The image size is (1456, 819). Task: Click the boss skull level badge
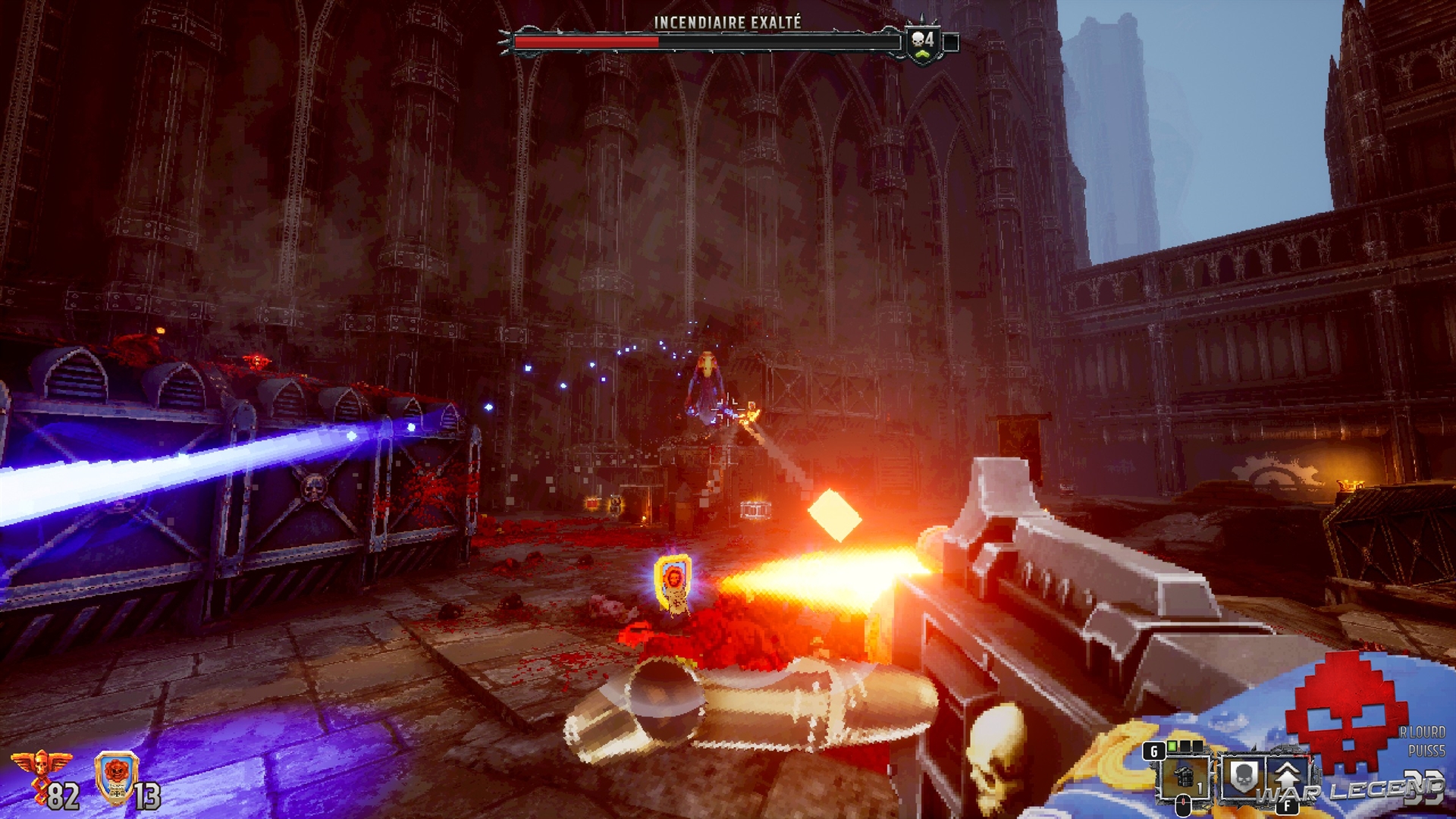tap(923, 42)
